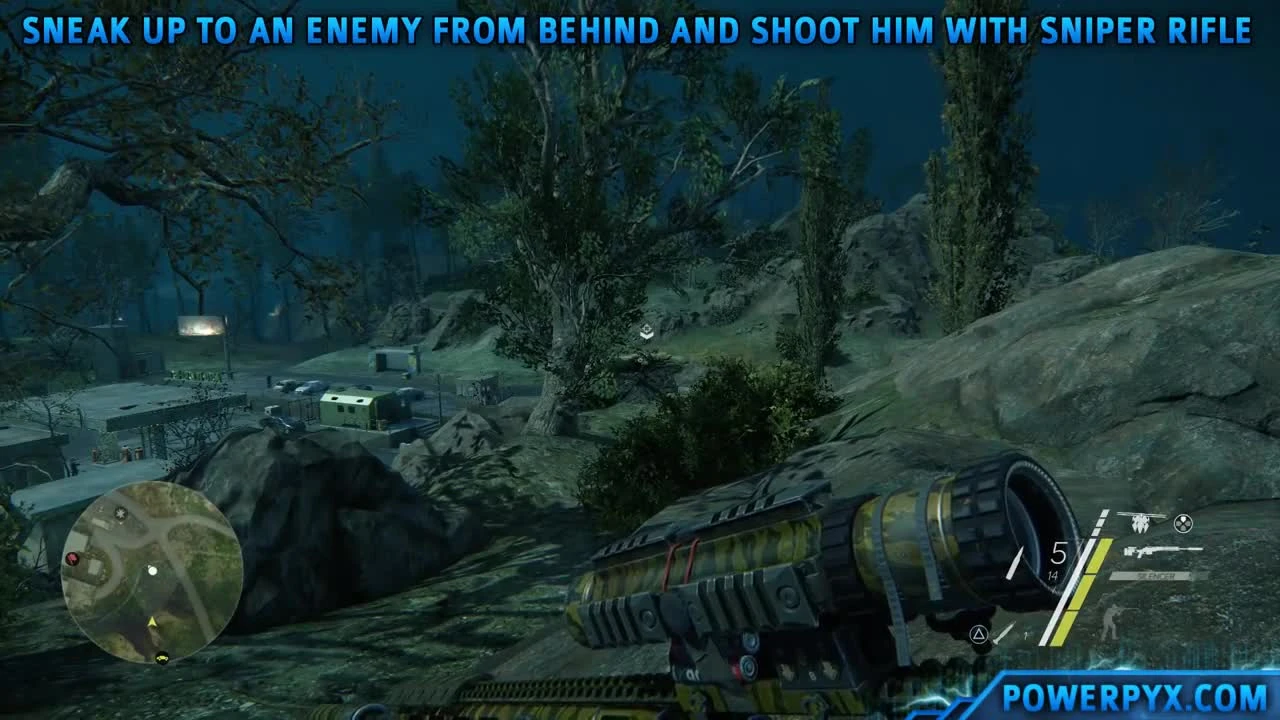Click the white player dot on the minimap

tap(153, 571)
